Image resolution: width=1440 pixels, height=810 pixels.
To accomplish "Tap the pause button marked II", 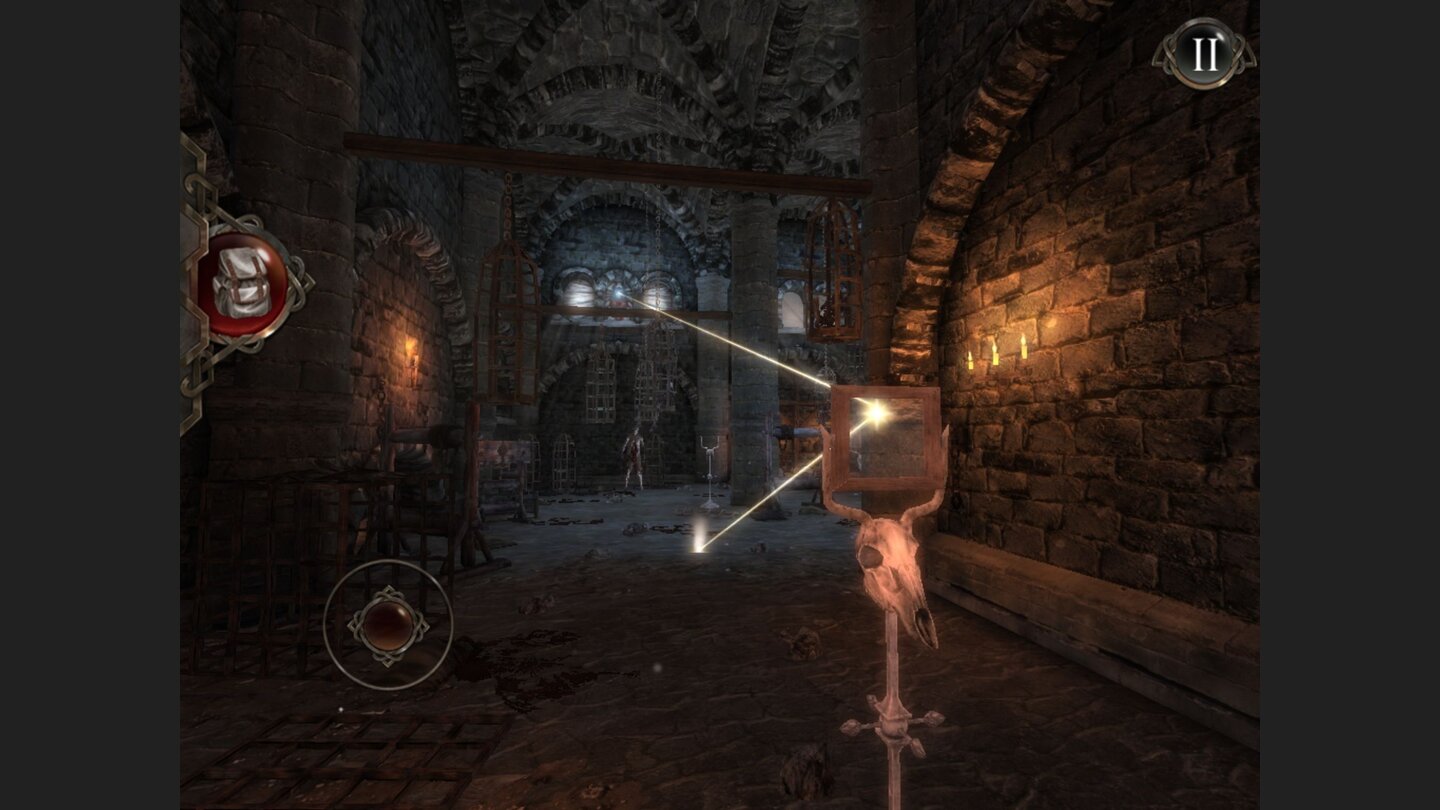I will coord(1204,54).
